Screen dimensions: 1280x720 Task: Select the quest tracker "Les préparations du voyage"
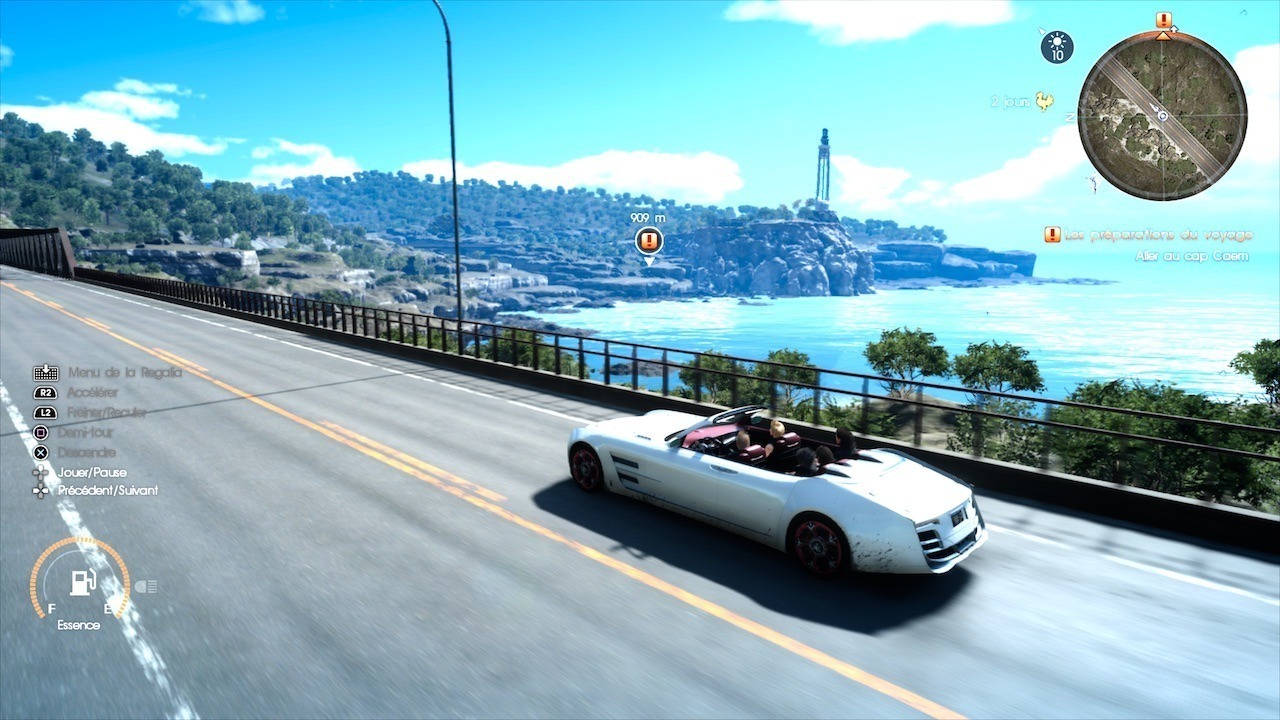(1158, 235)
